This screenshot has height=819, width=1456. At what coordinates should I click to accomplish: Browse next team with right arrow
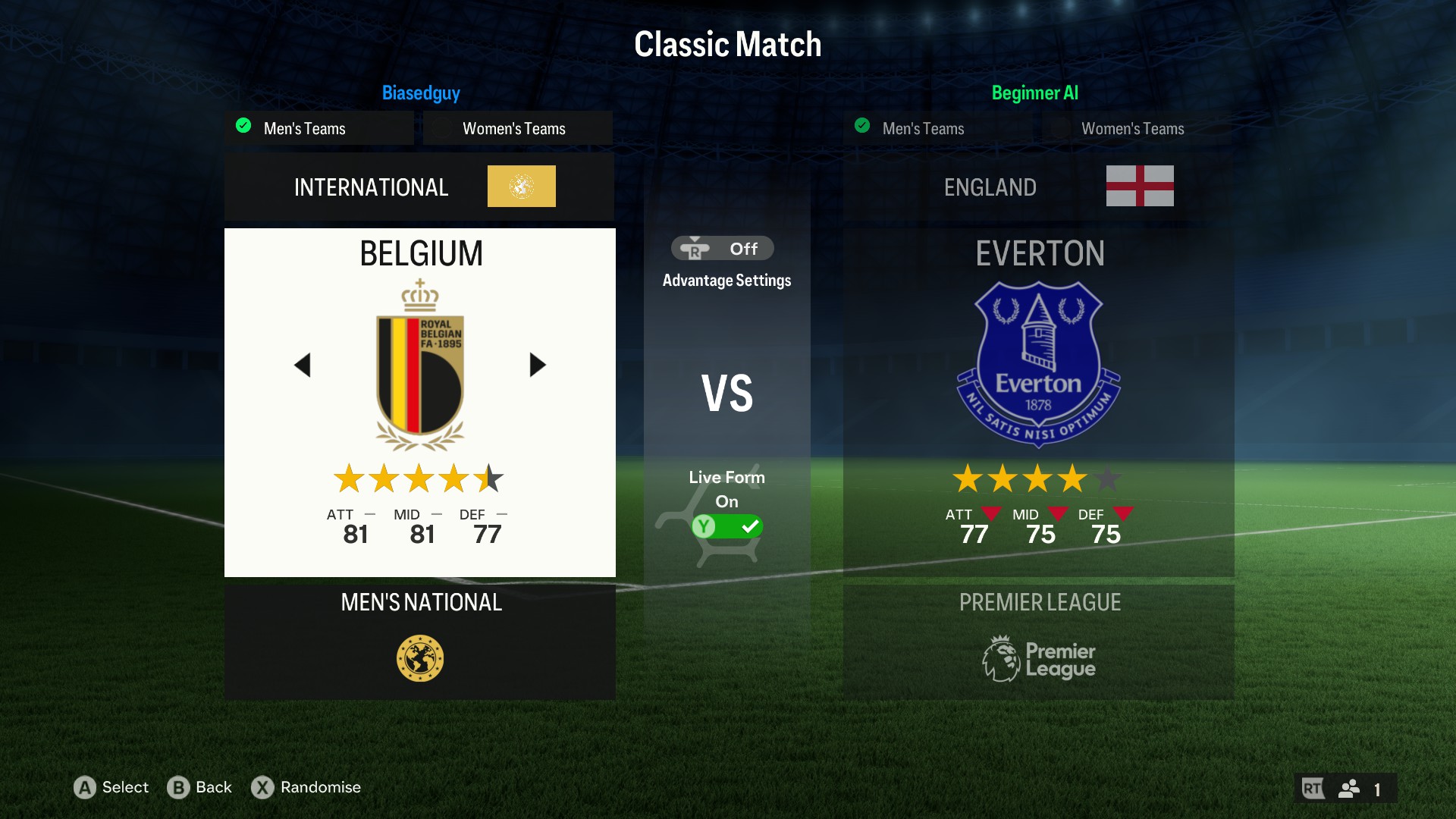(537, 365)
